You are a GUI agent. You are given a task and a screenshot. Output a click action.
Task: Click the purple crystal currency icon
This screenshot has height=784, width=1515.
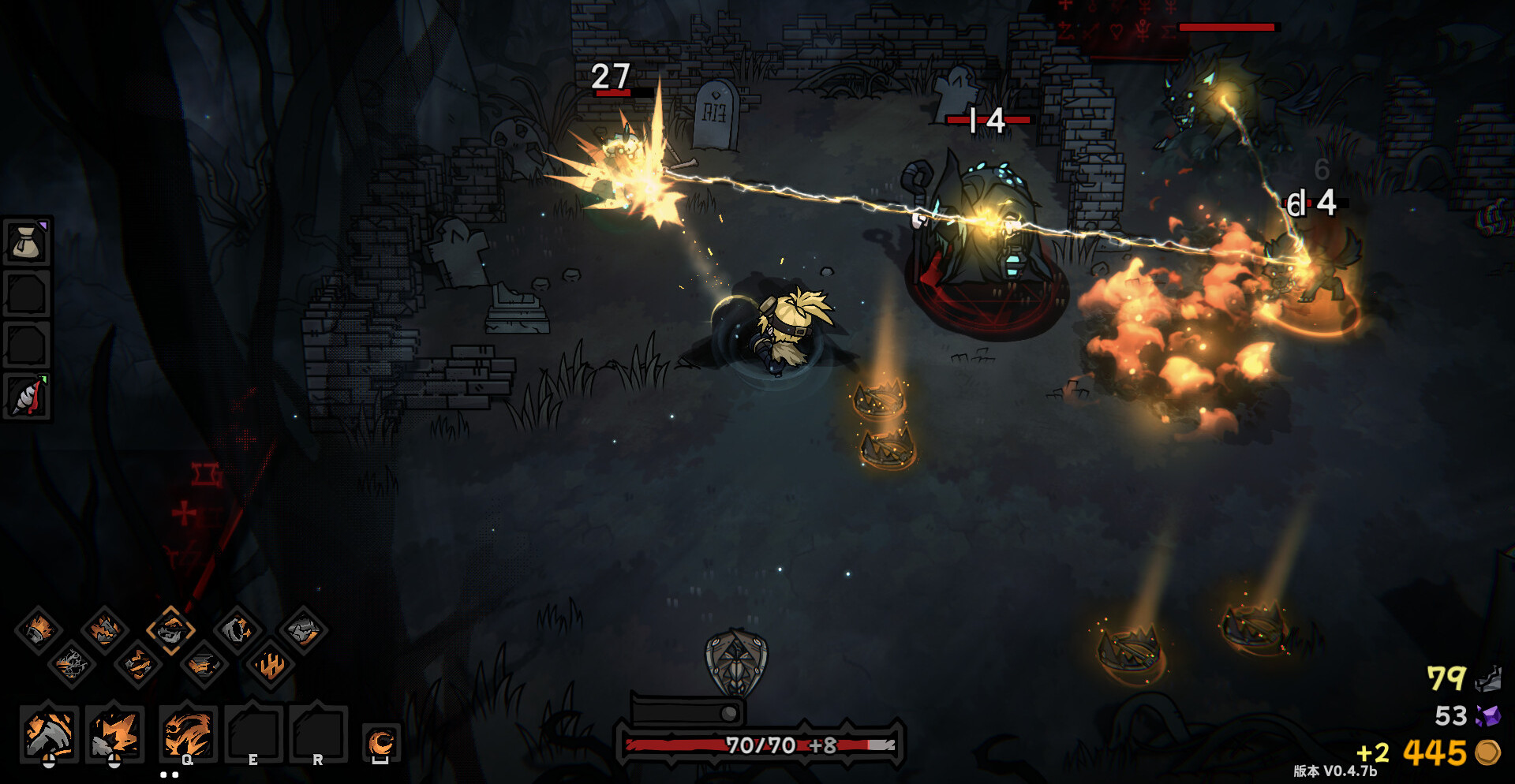pos(1487,715)
